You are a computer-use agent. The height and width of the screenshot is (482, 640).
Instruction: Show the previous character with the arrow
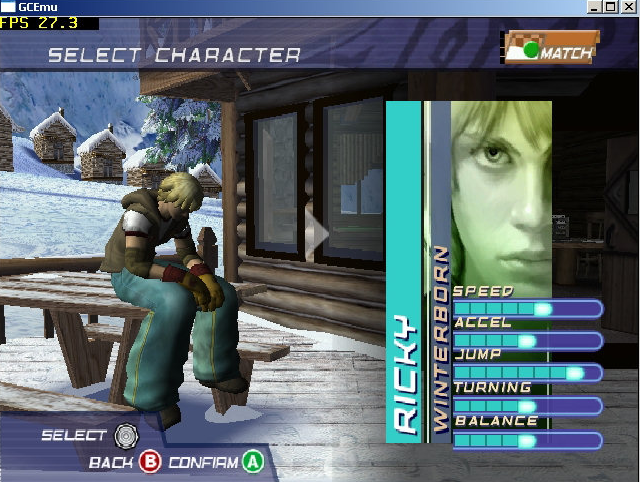pos(318,233)
